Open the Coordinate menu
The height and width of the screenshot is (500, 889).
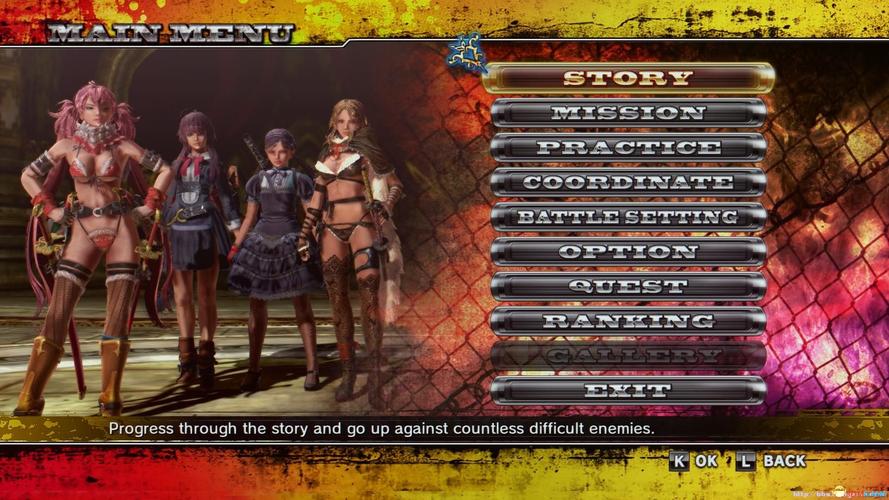click(628, 183)
